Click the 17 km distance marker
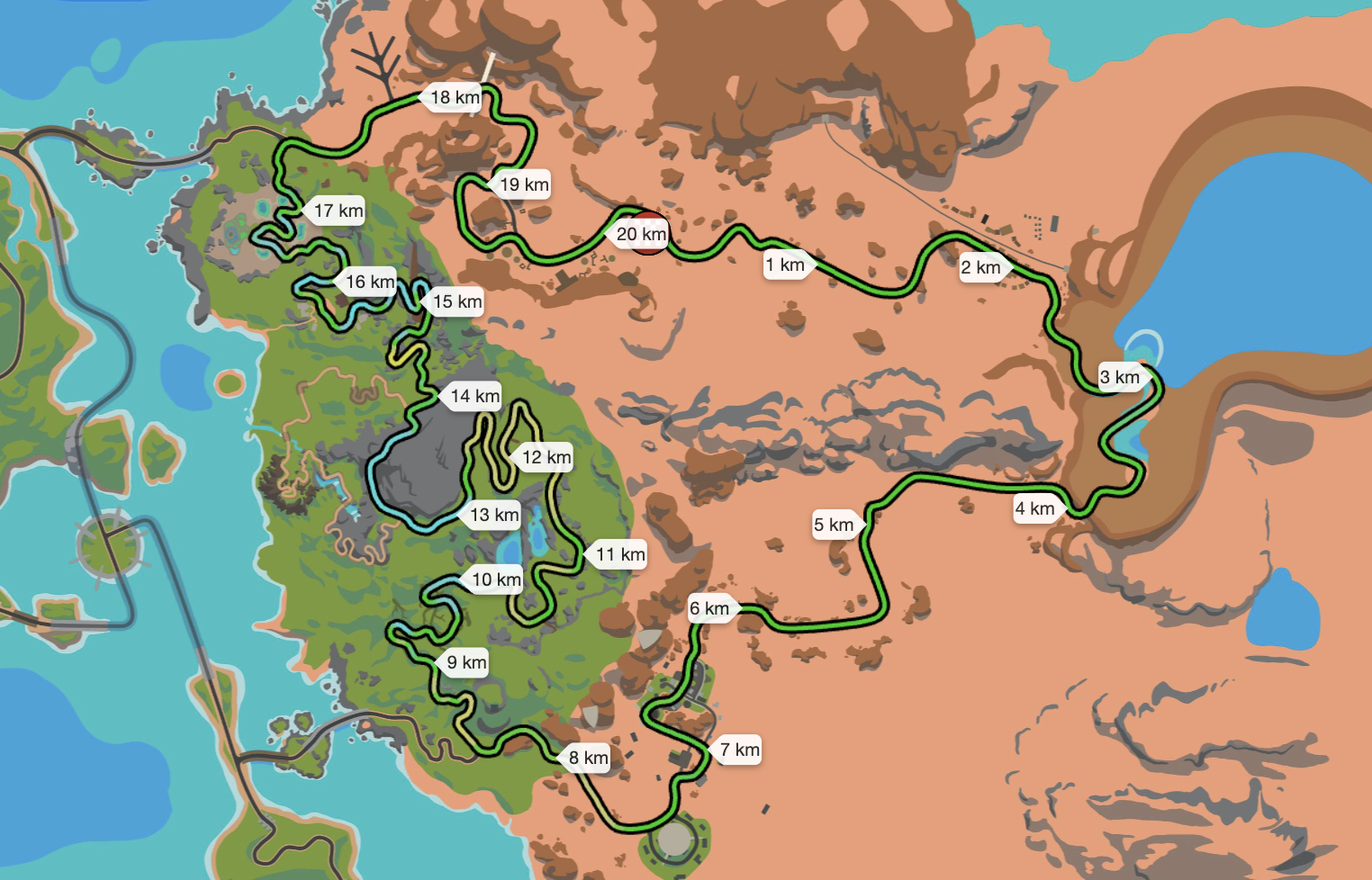The width and height of the screenshot is (1372, 880). (338, 211)
